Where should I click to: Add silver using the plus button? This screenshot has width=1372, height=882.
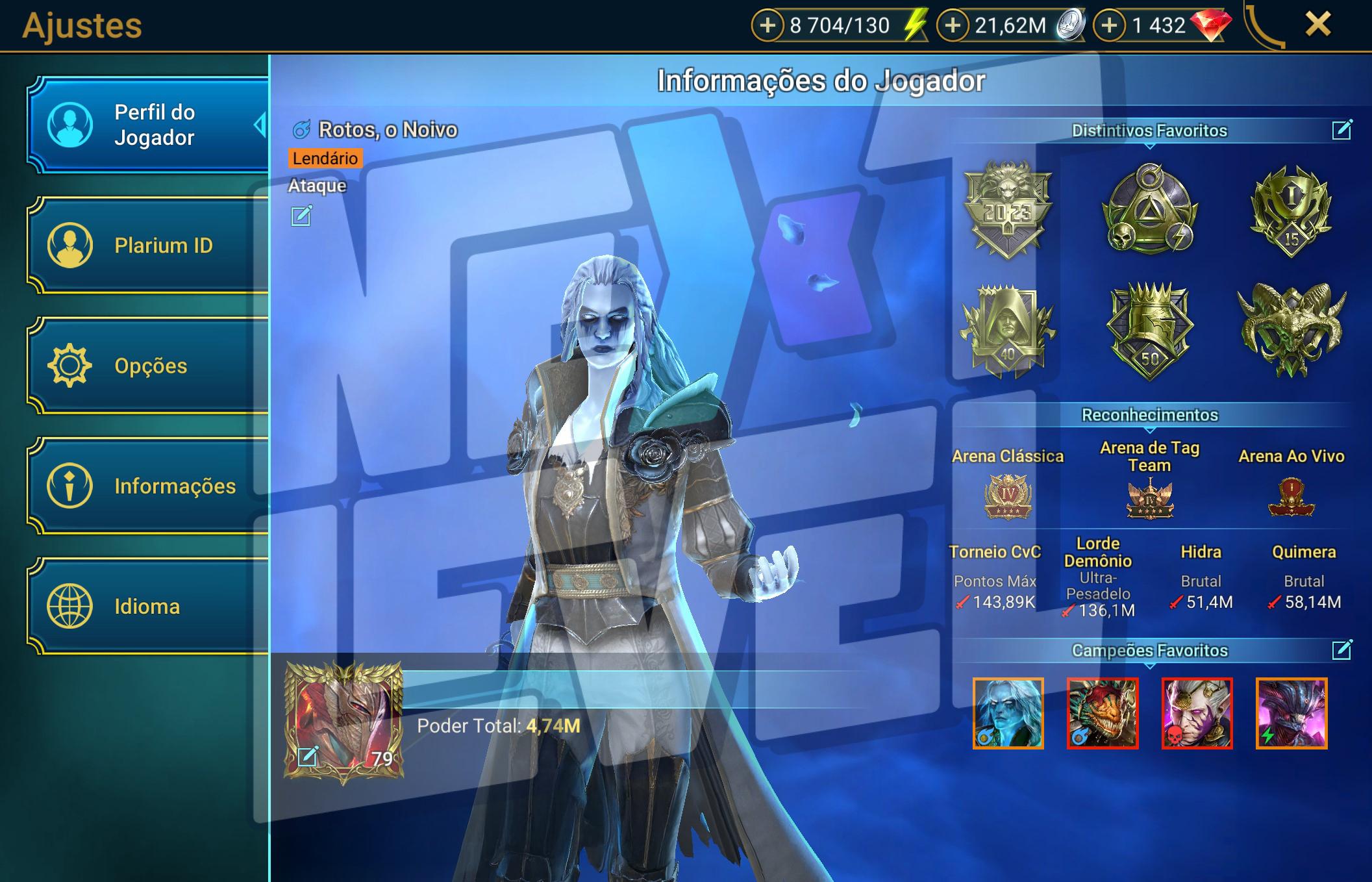(953, 25)
